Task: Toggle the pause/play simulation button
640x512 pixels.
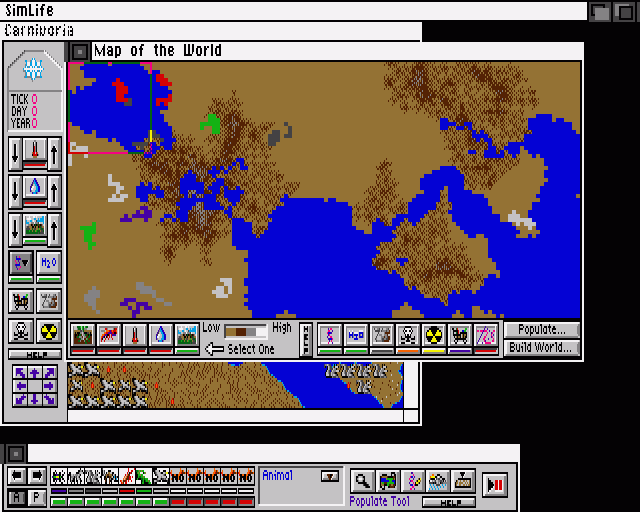Action: pos(494,484)
